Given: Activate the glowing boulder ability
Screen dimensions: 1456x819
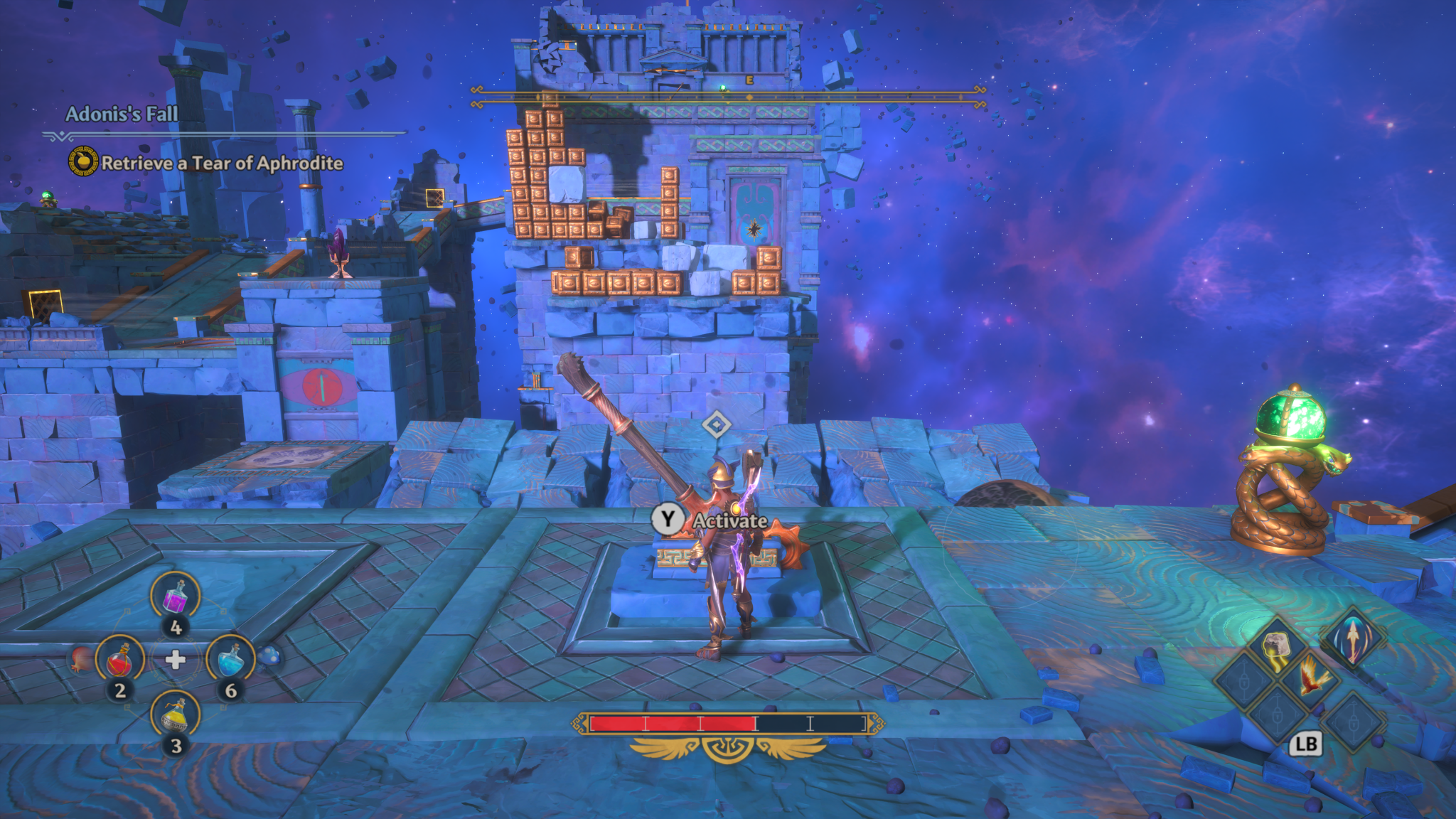Looking at the screenshot, I should (1275, 646).
